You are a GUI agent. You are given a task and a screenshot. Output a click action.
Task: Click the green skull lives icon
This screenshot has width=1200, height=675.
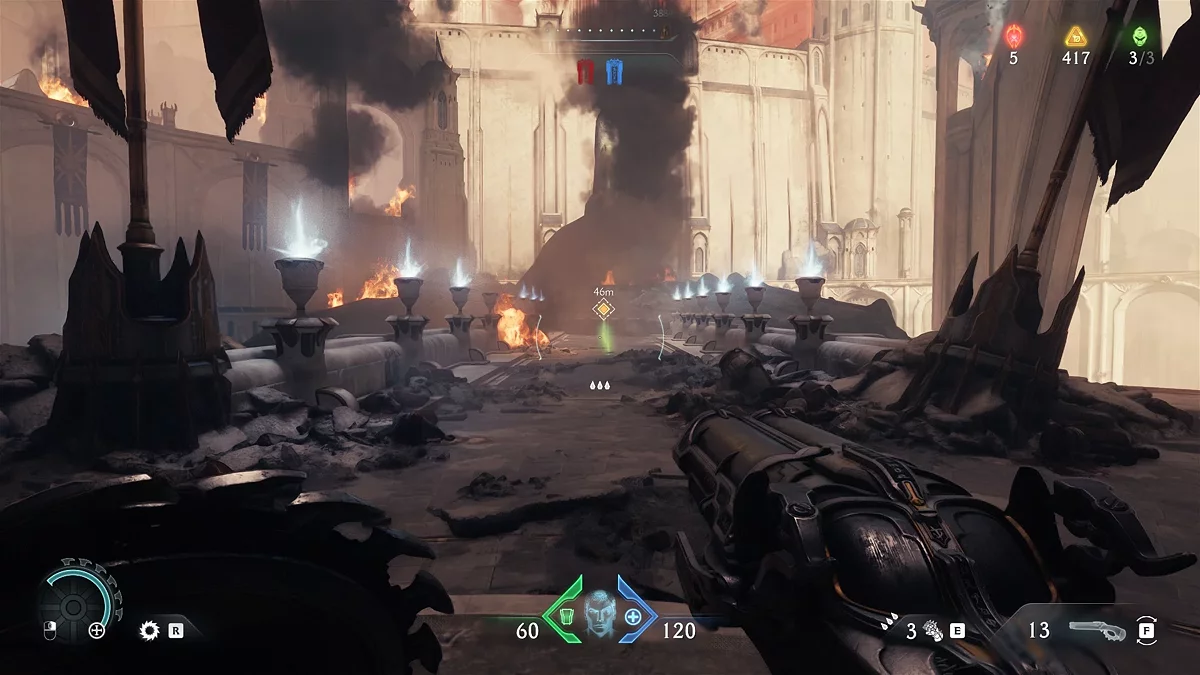coord(1141,36)
